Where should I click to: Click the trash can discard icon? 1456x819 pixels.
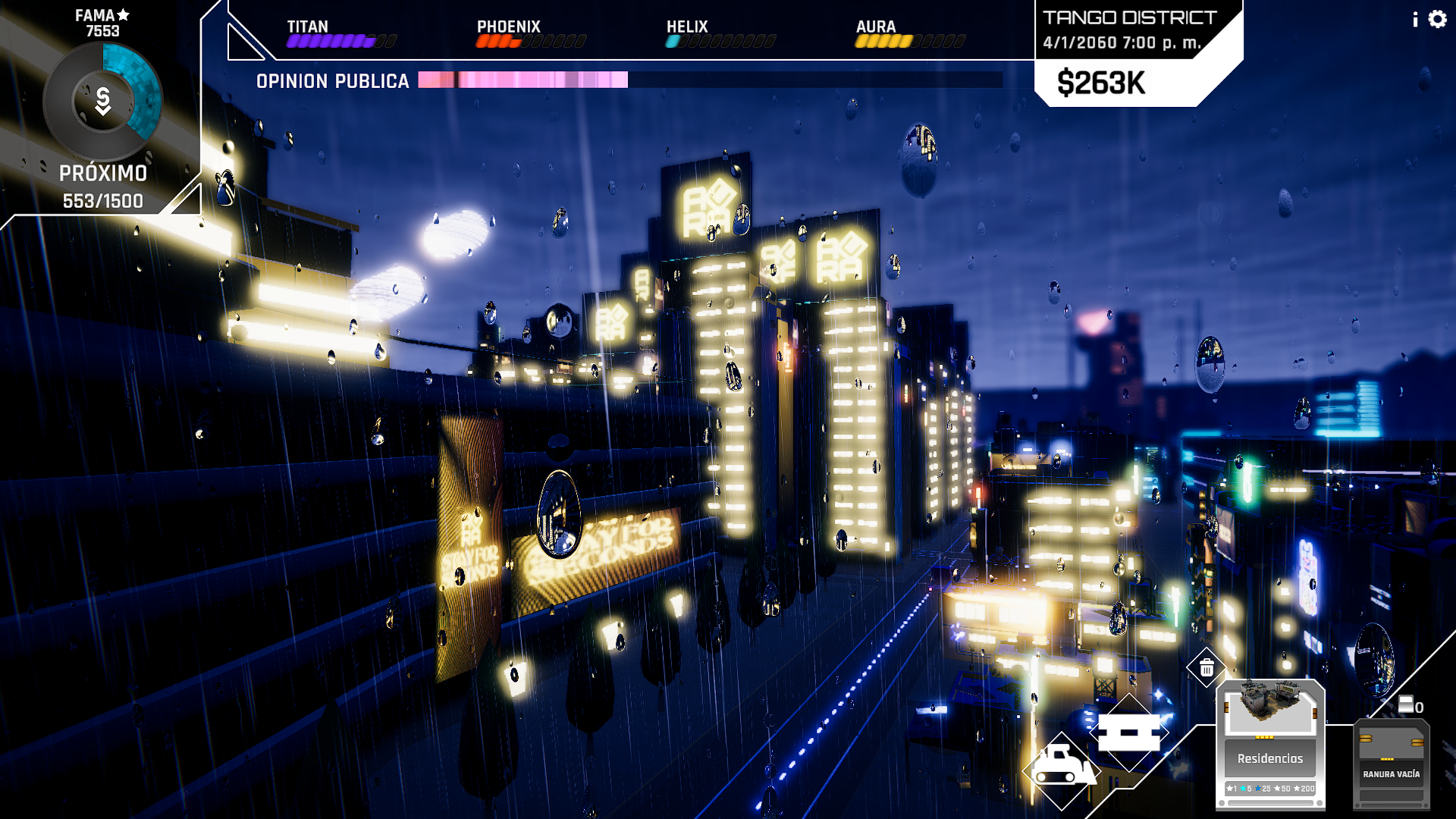1207,668
